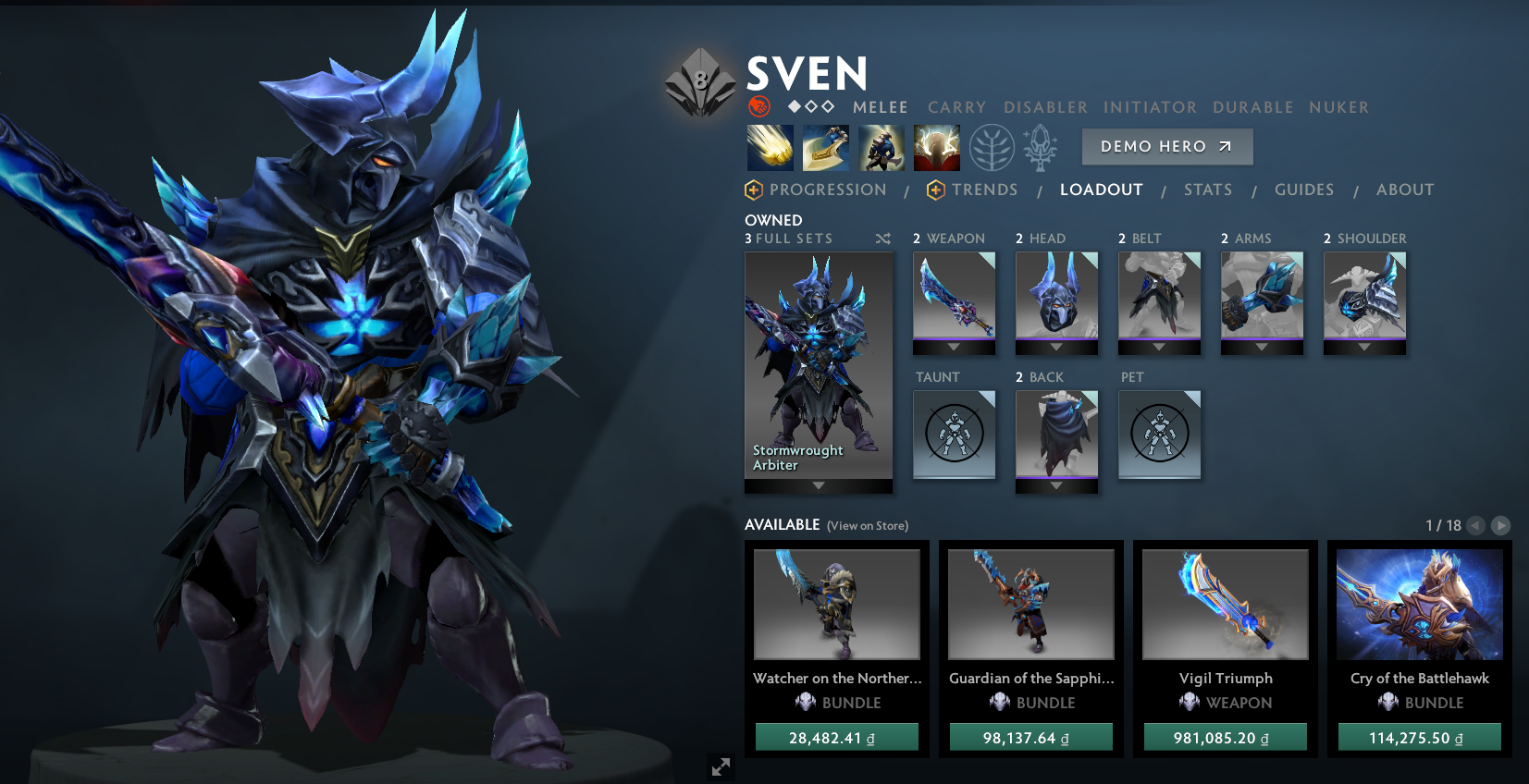1529x784 pixels.
Task: Select the Stormwrought Arbiter set thumbnail
Action: 819,361
